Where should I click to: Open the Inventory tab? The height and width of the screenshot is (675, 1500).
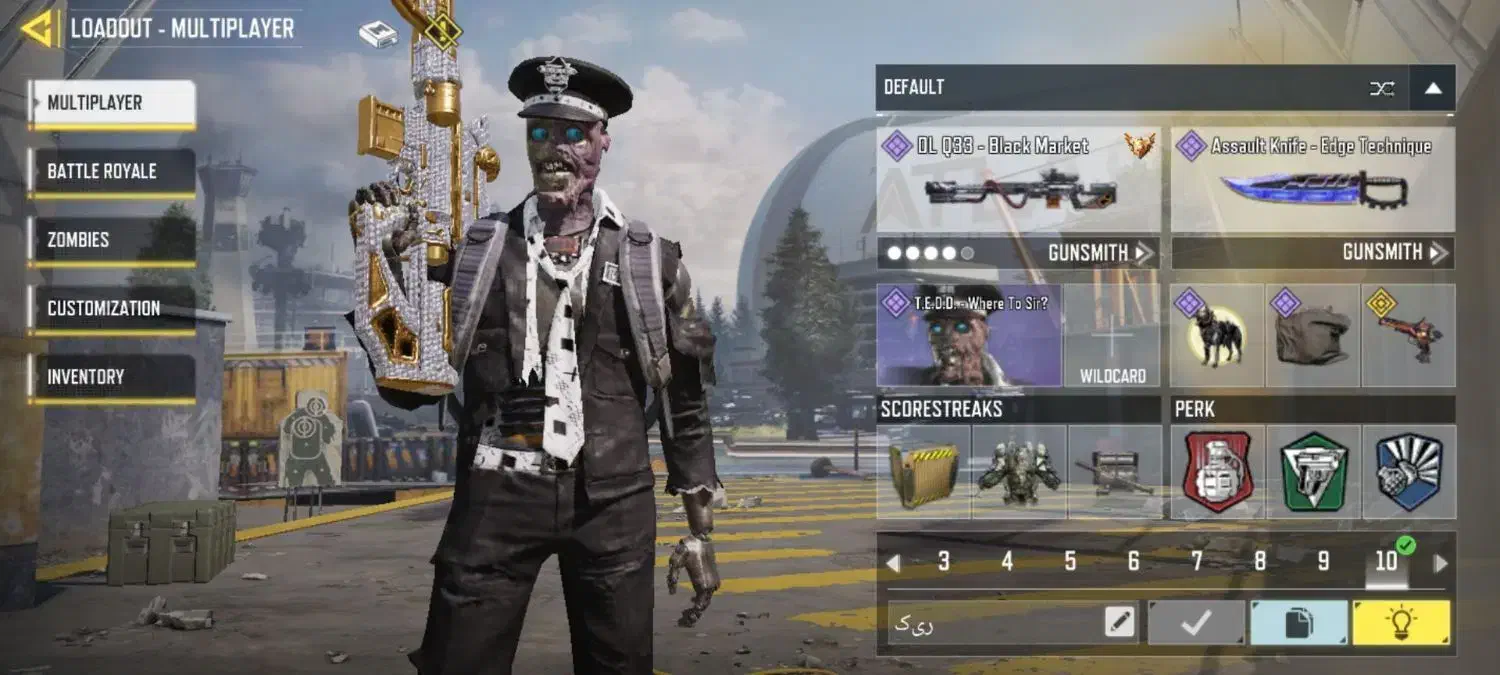pyautogui.click(x=111, y=377)
